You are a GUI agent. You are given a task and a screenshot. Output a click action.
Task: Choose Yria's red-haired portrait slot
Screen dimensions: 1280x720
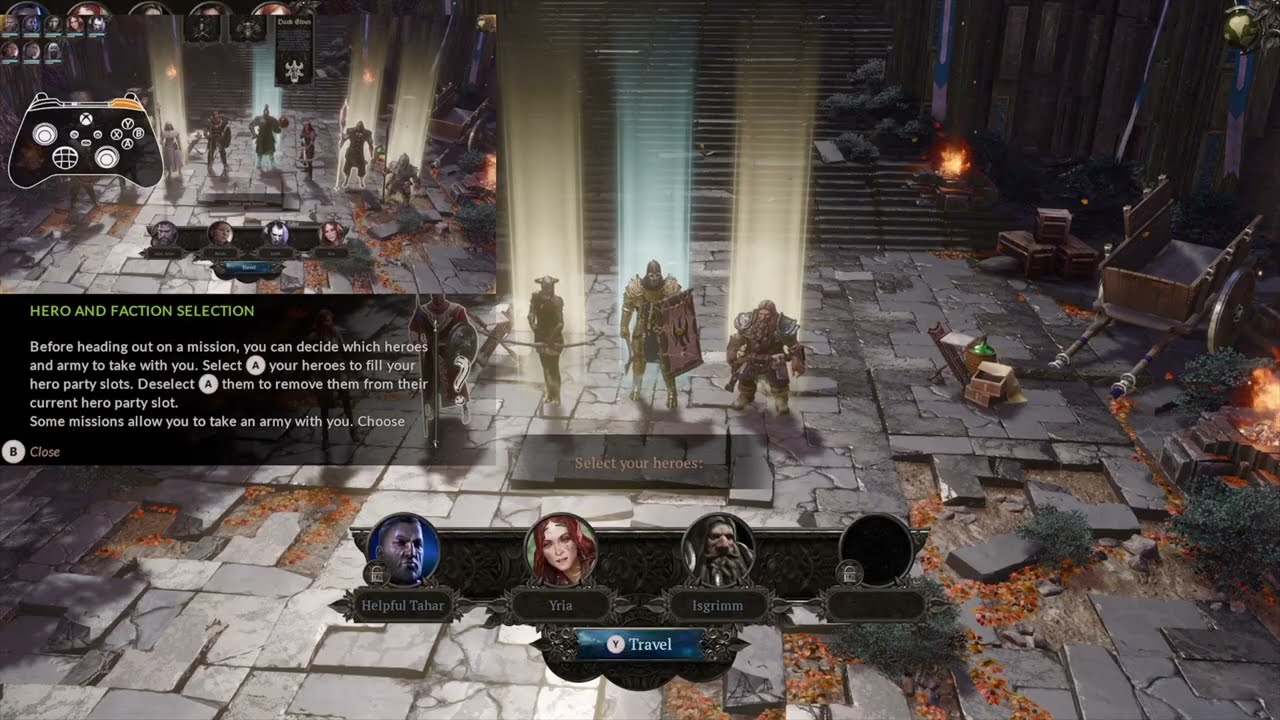click(x=561, y=550)
